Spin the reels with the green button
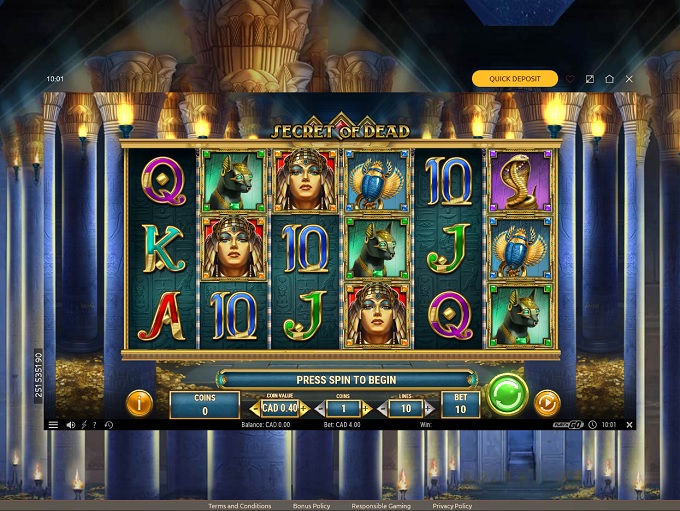The width and height of the screenshot is (680, 511). pyautogui.click(x=509, y=394)
